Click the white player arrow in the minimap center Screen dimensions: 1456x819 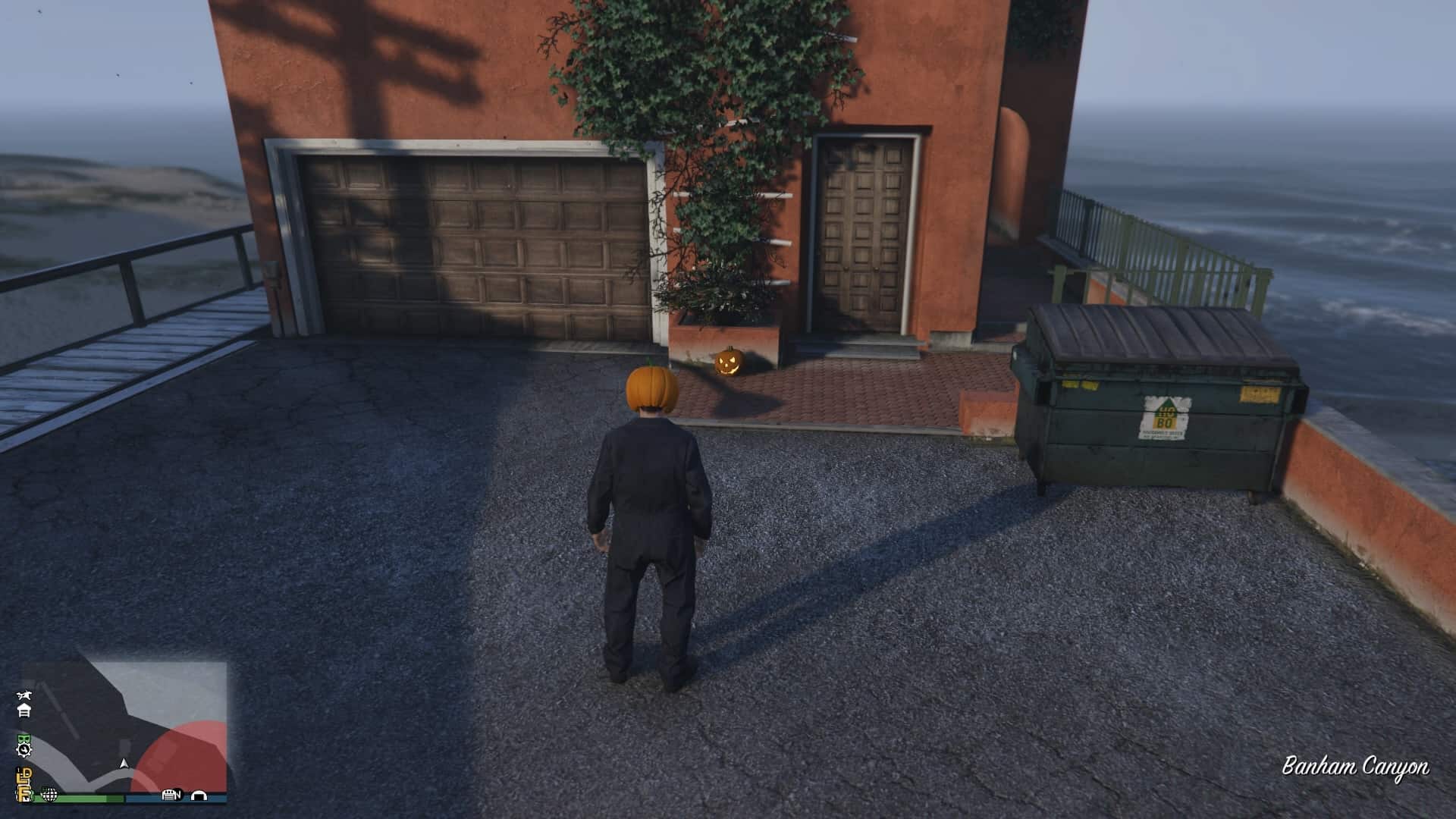[x=124, y=765]
